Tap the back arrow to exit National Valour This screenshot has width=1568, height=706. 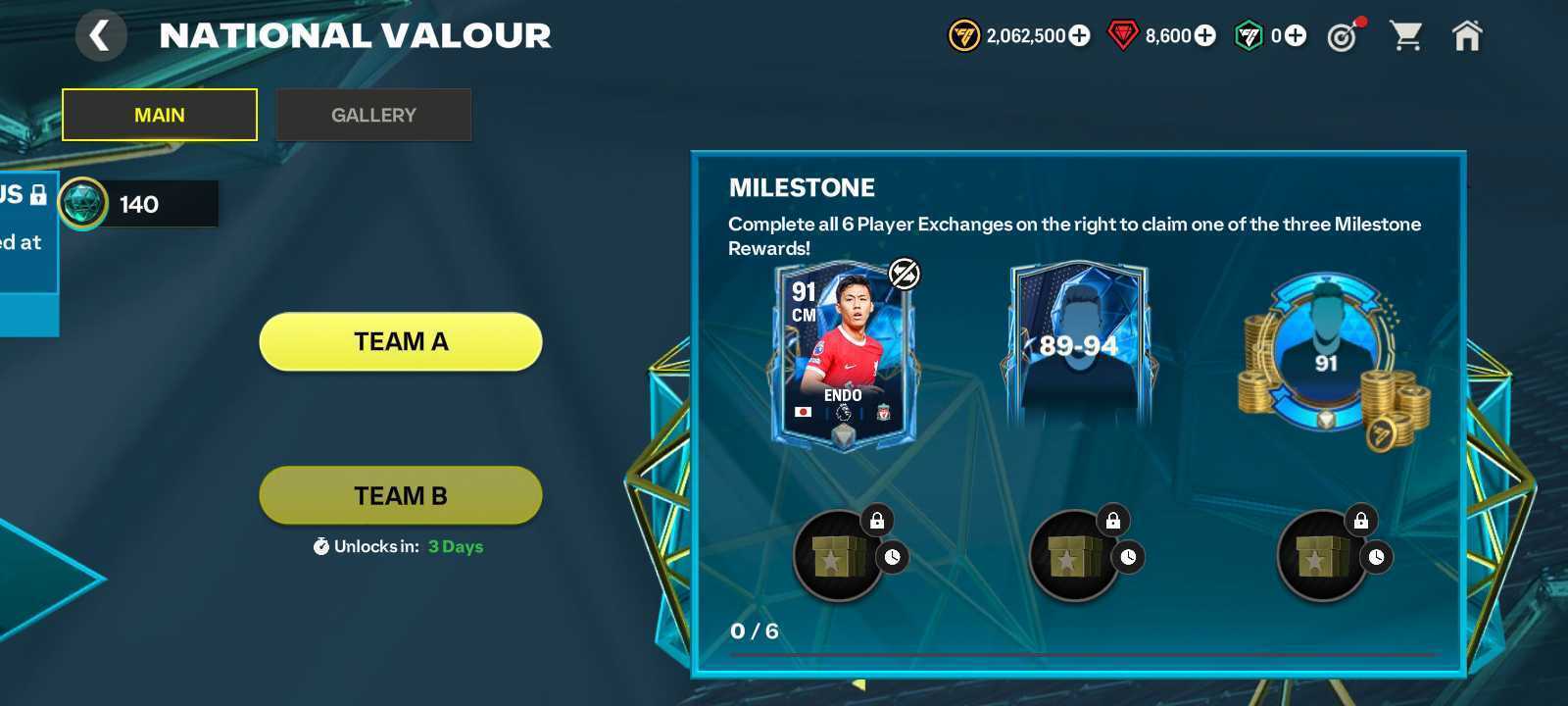pos(102,33)
